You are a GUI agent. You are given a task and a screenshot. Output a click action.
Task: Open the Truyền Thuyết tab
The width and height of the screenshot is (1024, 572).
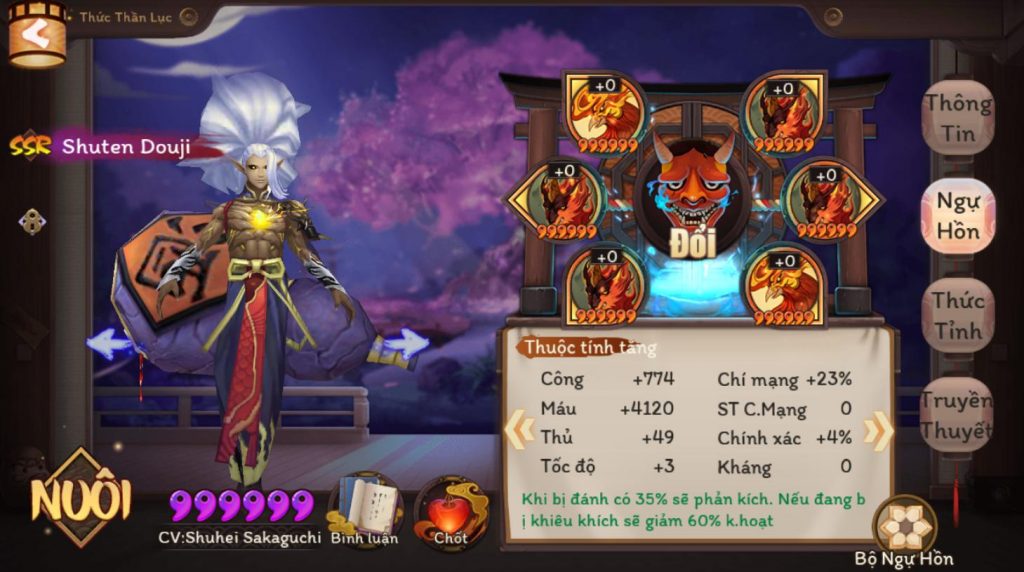point(957,414)
